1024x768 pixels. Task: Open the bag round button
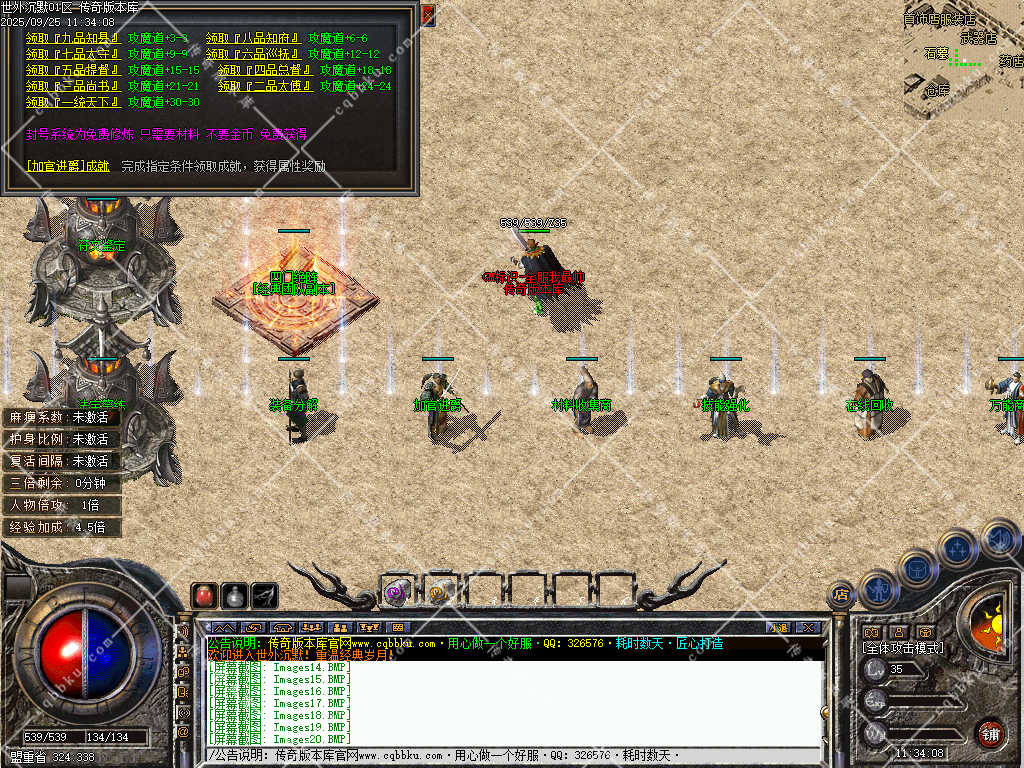coord(918,569)
